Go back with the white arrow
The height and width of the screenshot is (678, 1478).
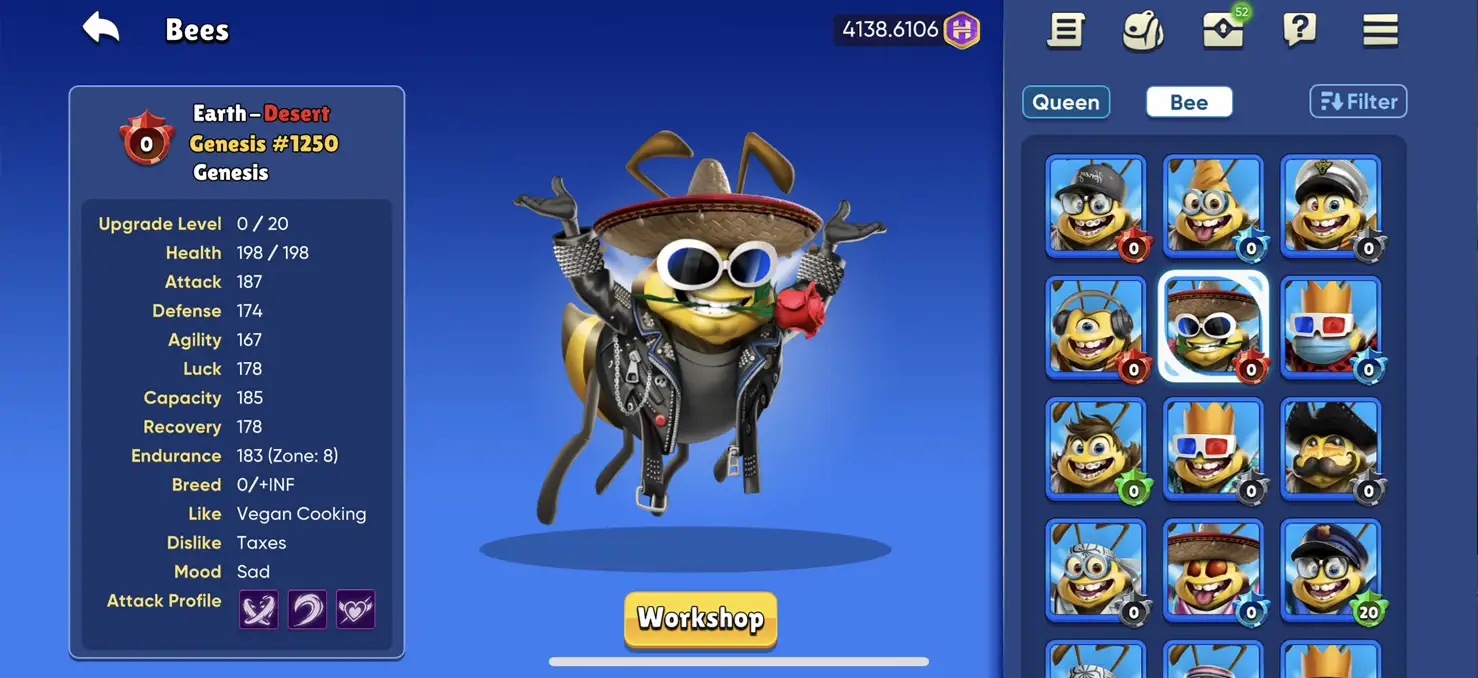click(101, 29)
